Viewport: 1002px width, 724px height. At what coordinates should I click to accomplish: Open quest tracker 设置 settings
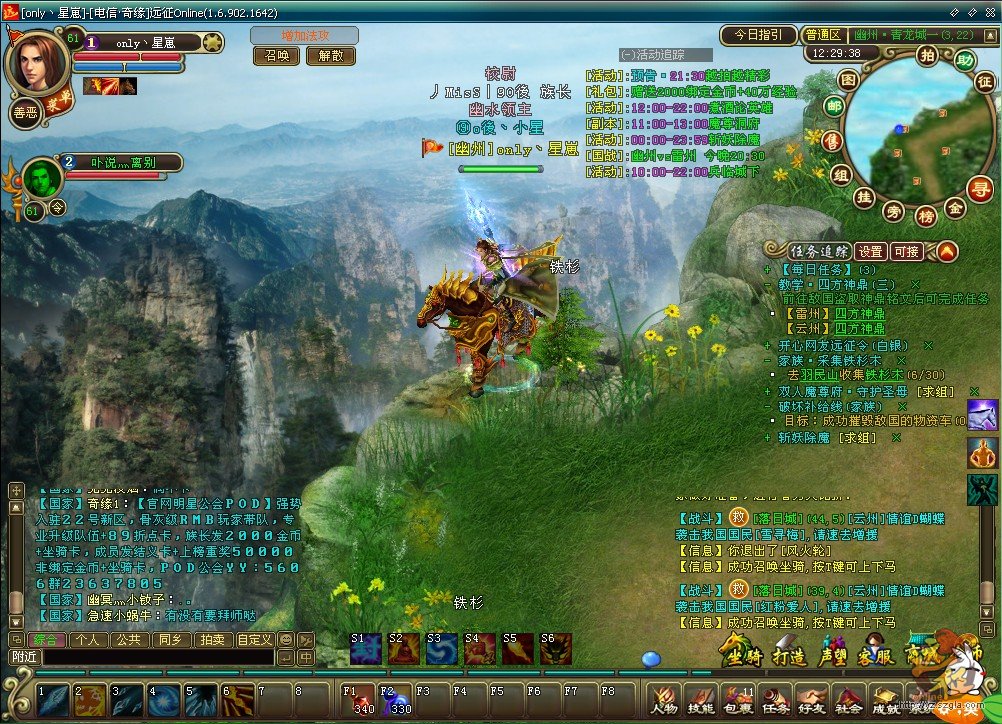tap(870, 252)
